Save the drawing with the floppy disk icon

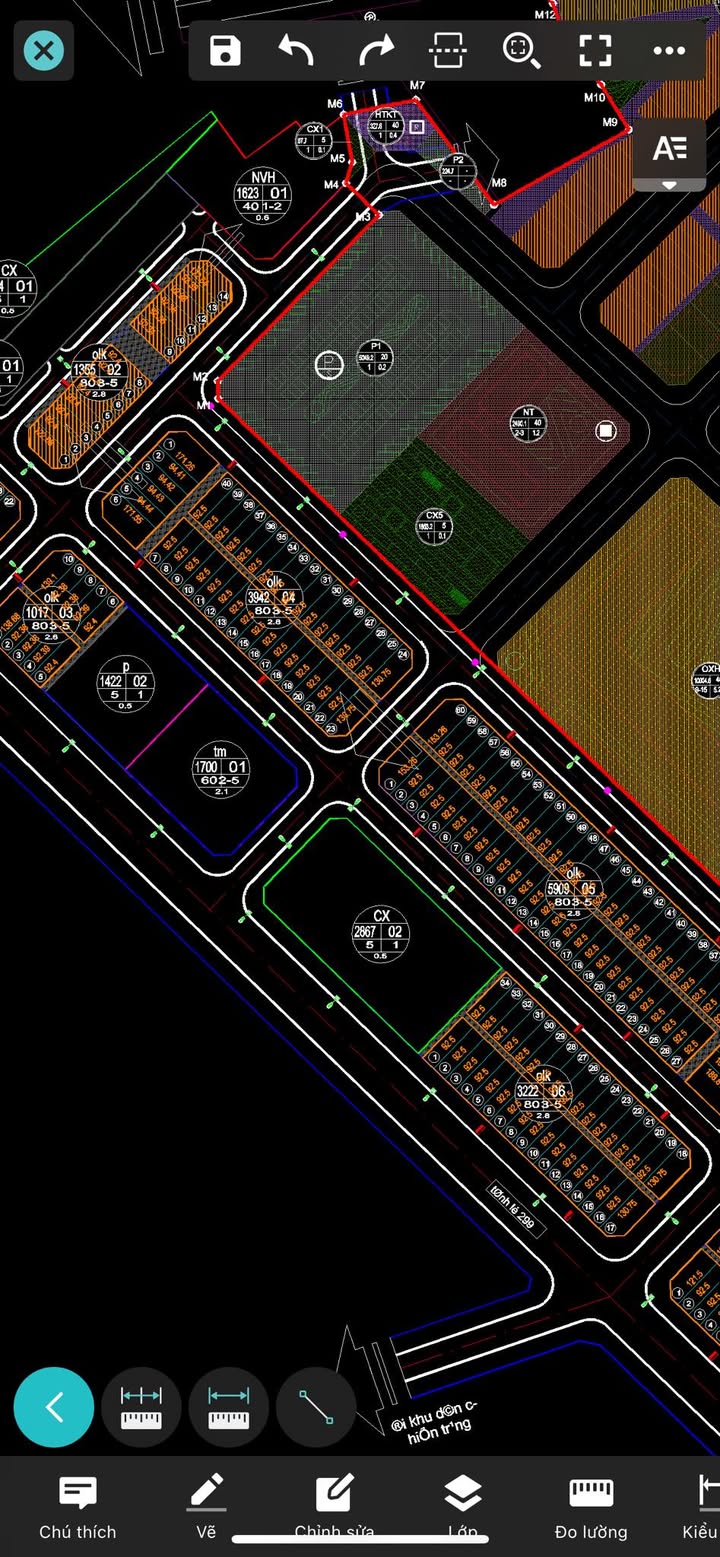tap(226, 51)
